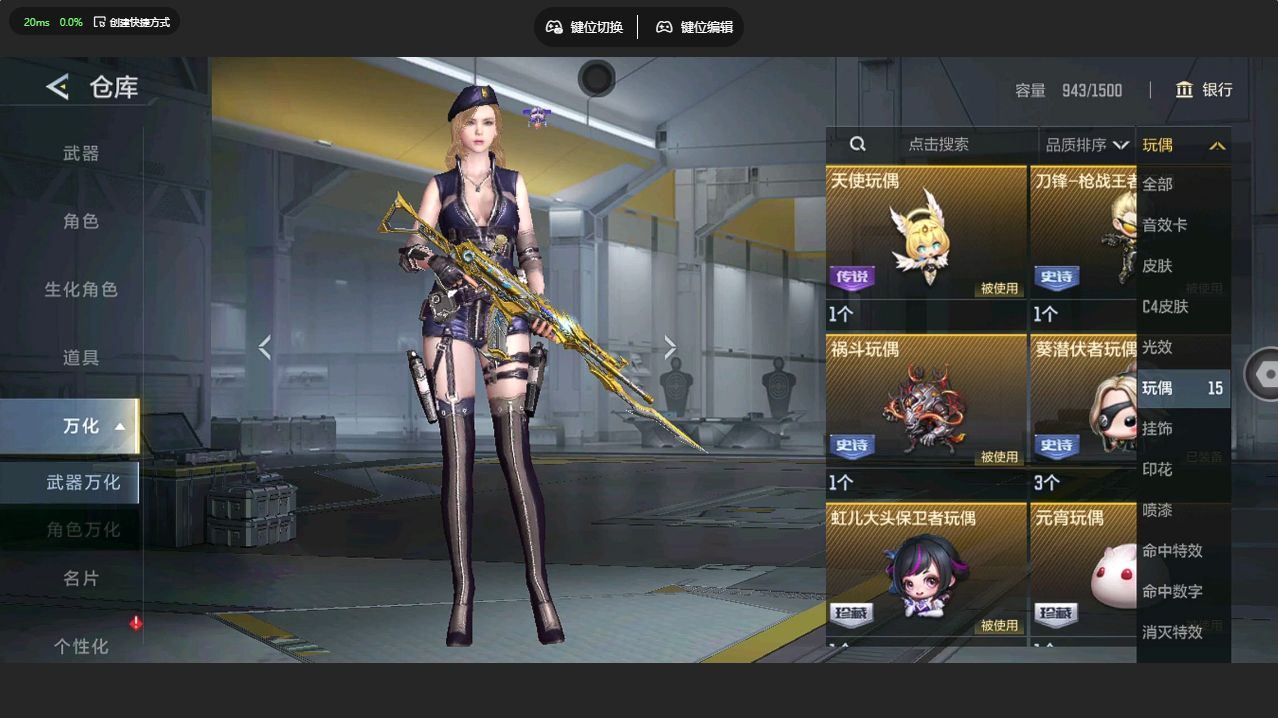Select the 祸斗玩偶 item card
1278x718 pixels.
pyautogui.click(x=925, y=414)
